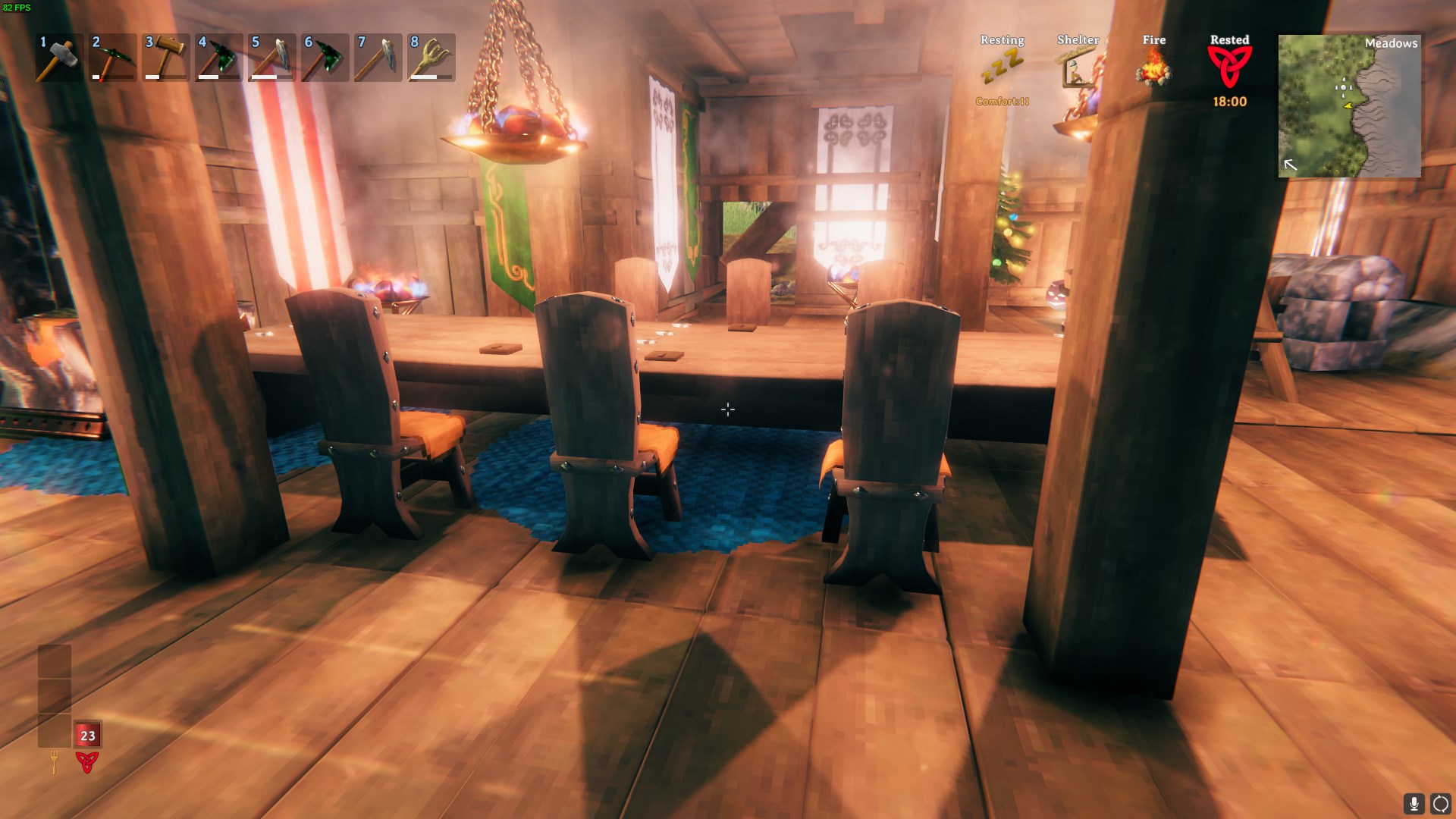Equip the green axe in slot 4

coord(219,58)
